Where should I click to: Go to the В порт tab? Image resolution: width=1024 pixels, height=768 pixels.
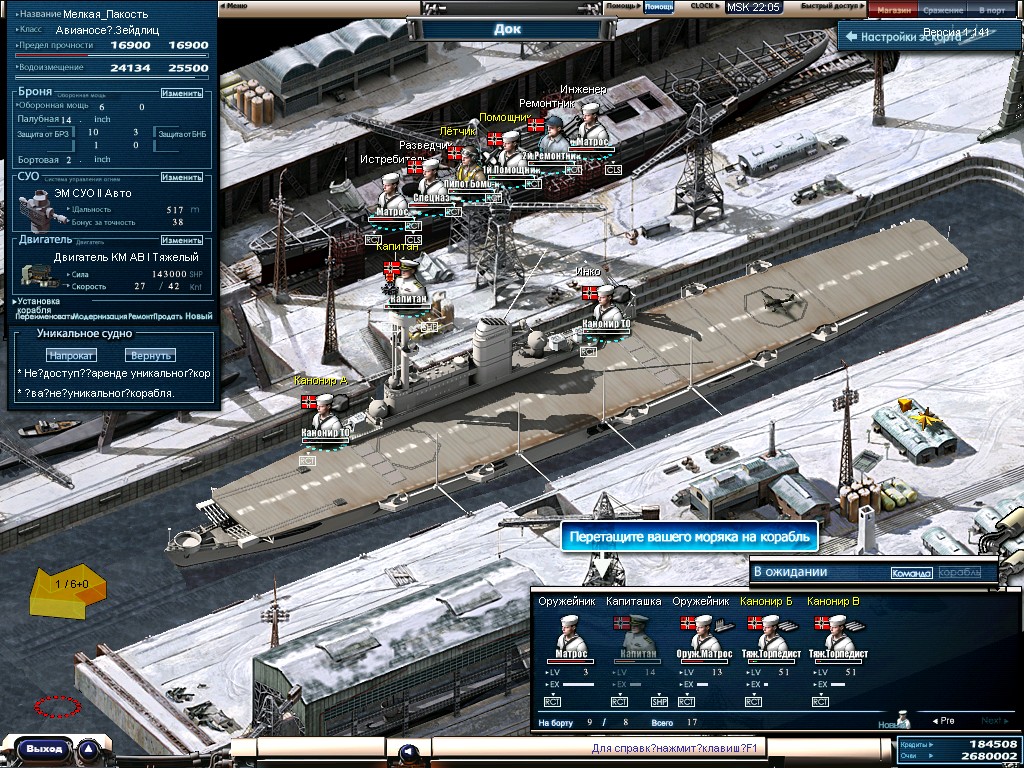(993, 9)
